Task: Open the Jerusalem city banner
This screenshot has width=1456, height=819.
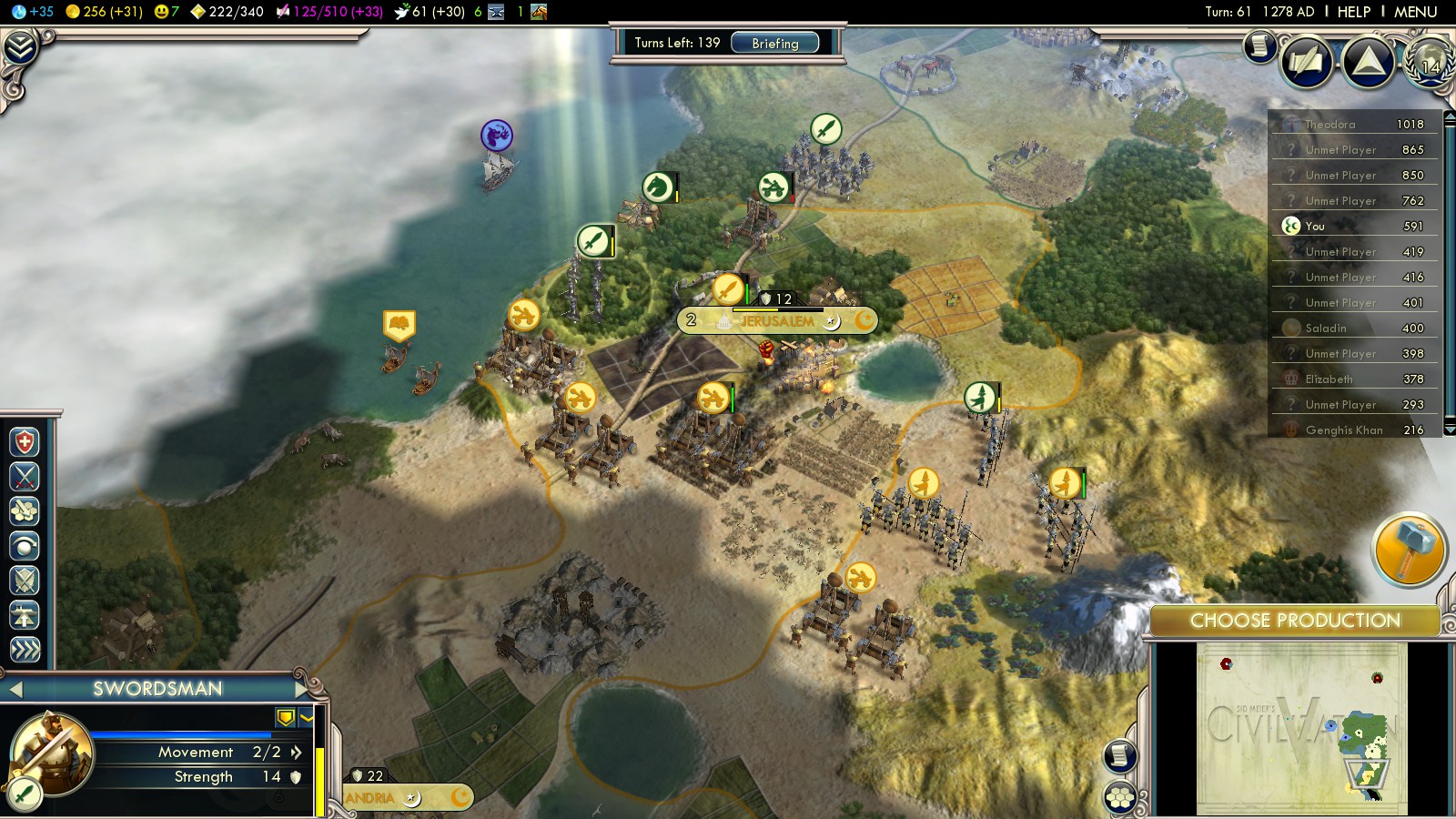Action: [x=776, y=320]
